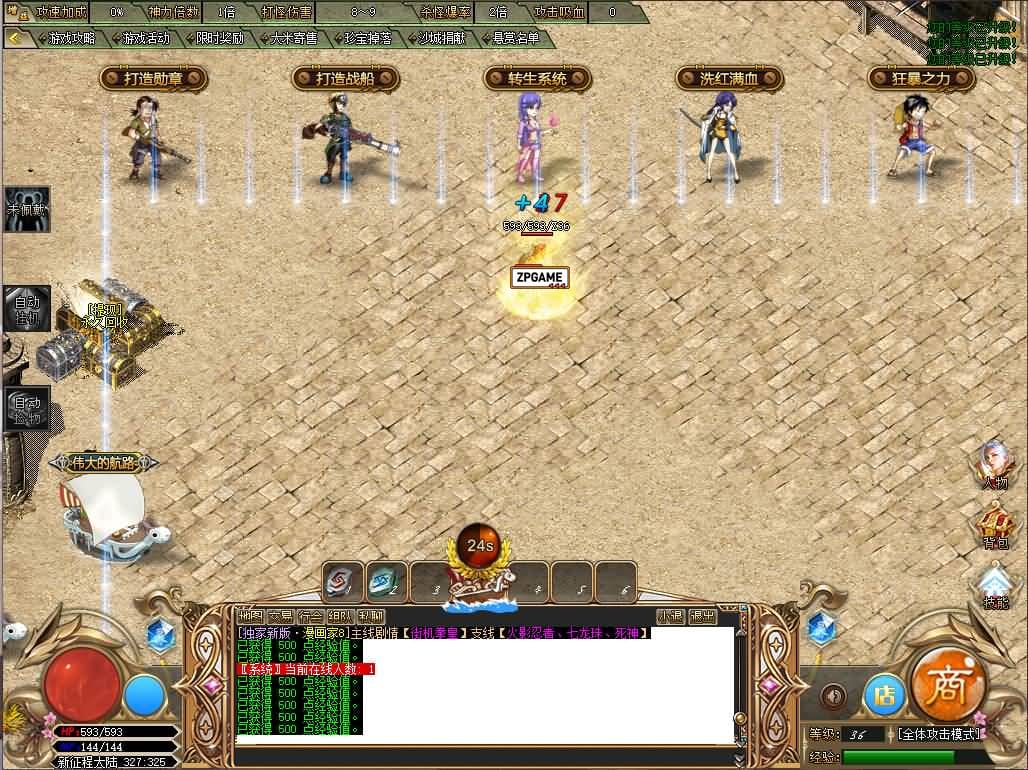This screenshot has height=770, width=1028.
Task: Open the orange 商 shop button
Action: (948, 685)
